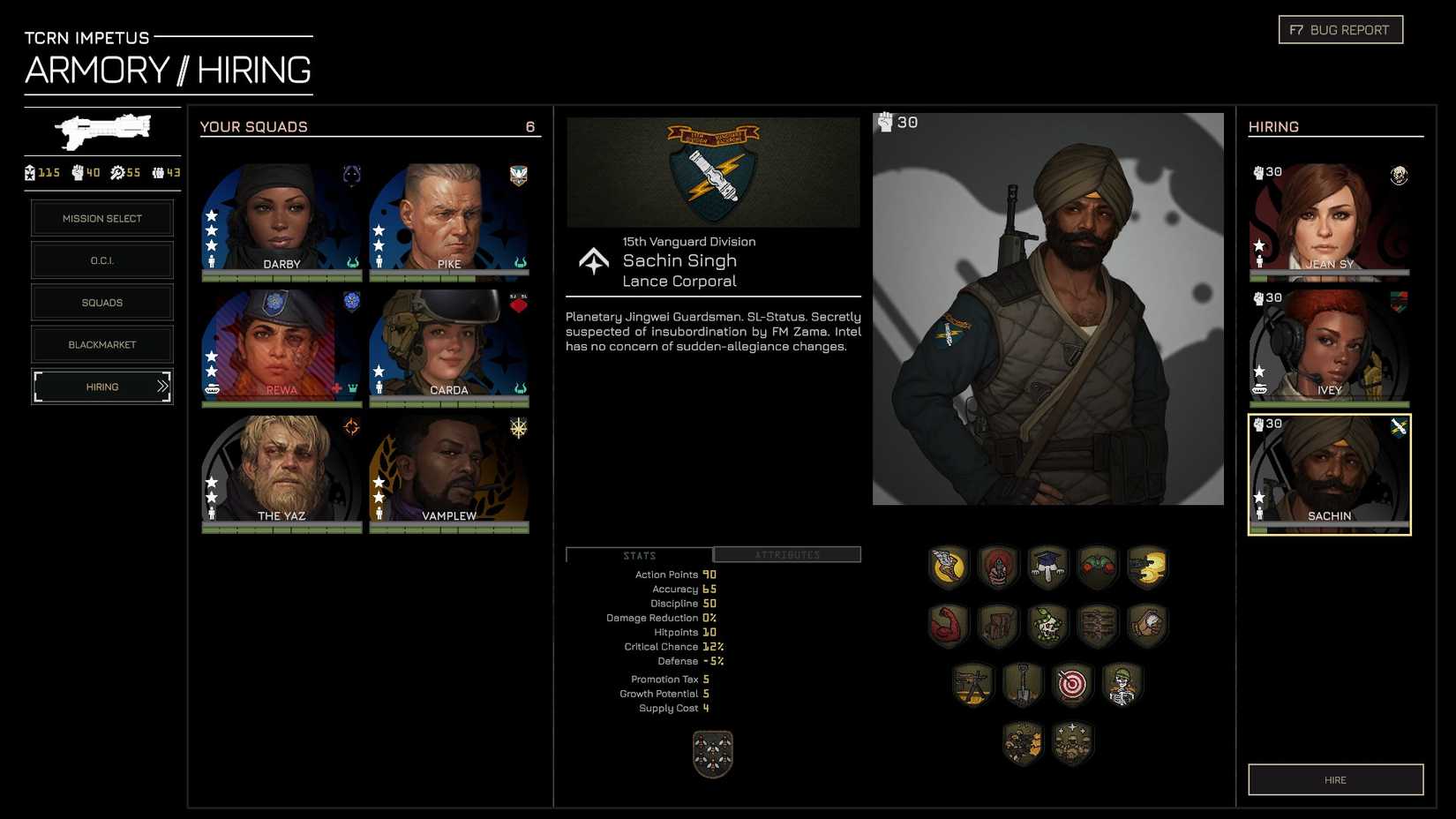Screen dimensions: 1456x819
Task: Select the 15th Vanguard Division insignia patch
Action: [712, 173]
